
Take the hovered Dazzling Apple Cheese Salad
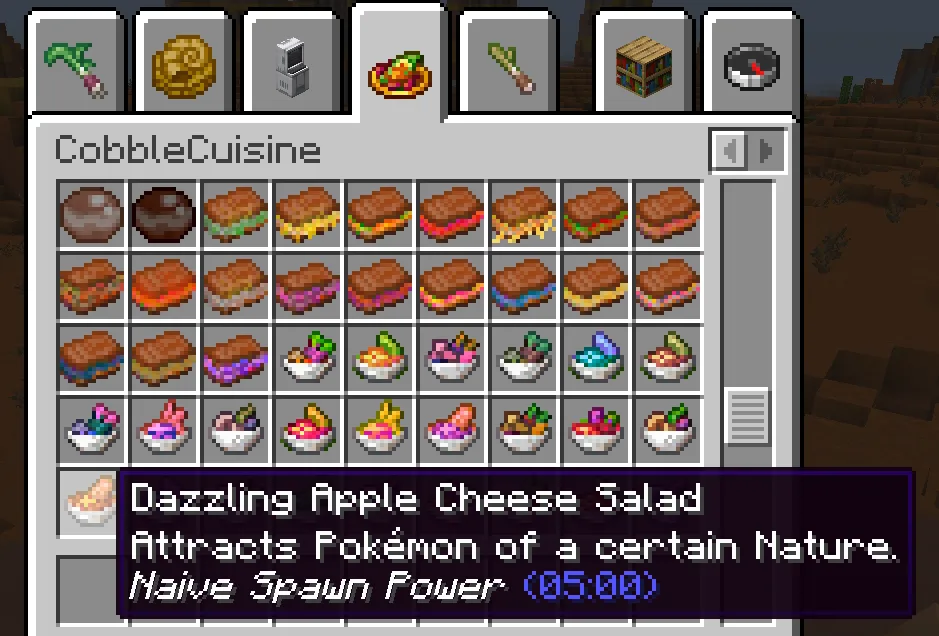click(90, 500)
